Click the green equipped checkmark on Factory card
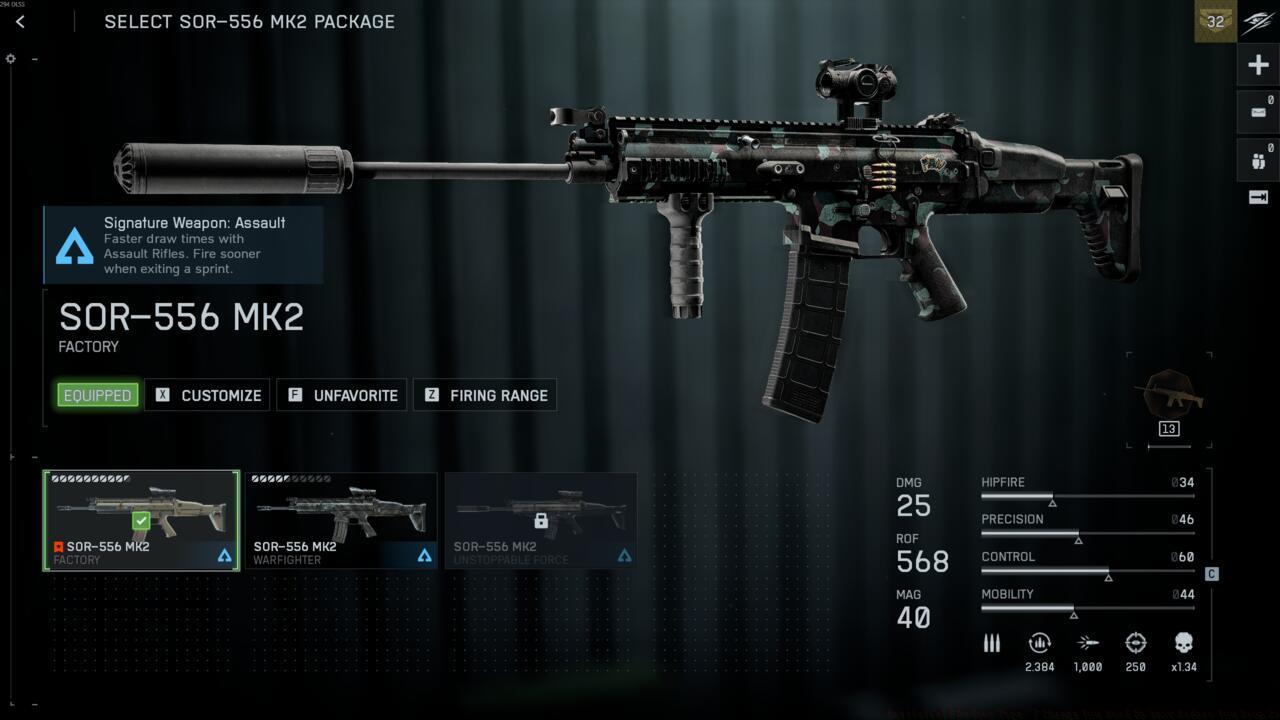This screenshot has width=1280, height=720. 140,519
